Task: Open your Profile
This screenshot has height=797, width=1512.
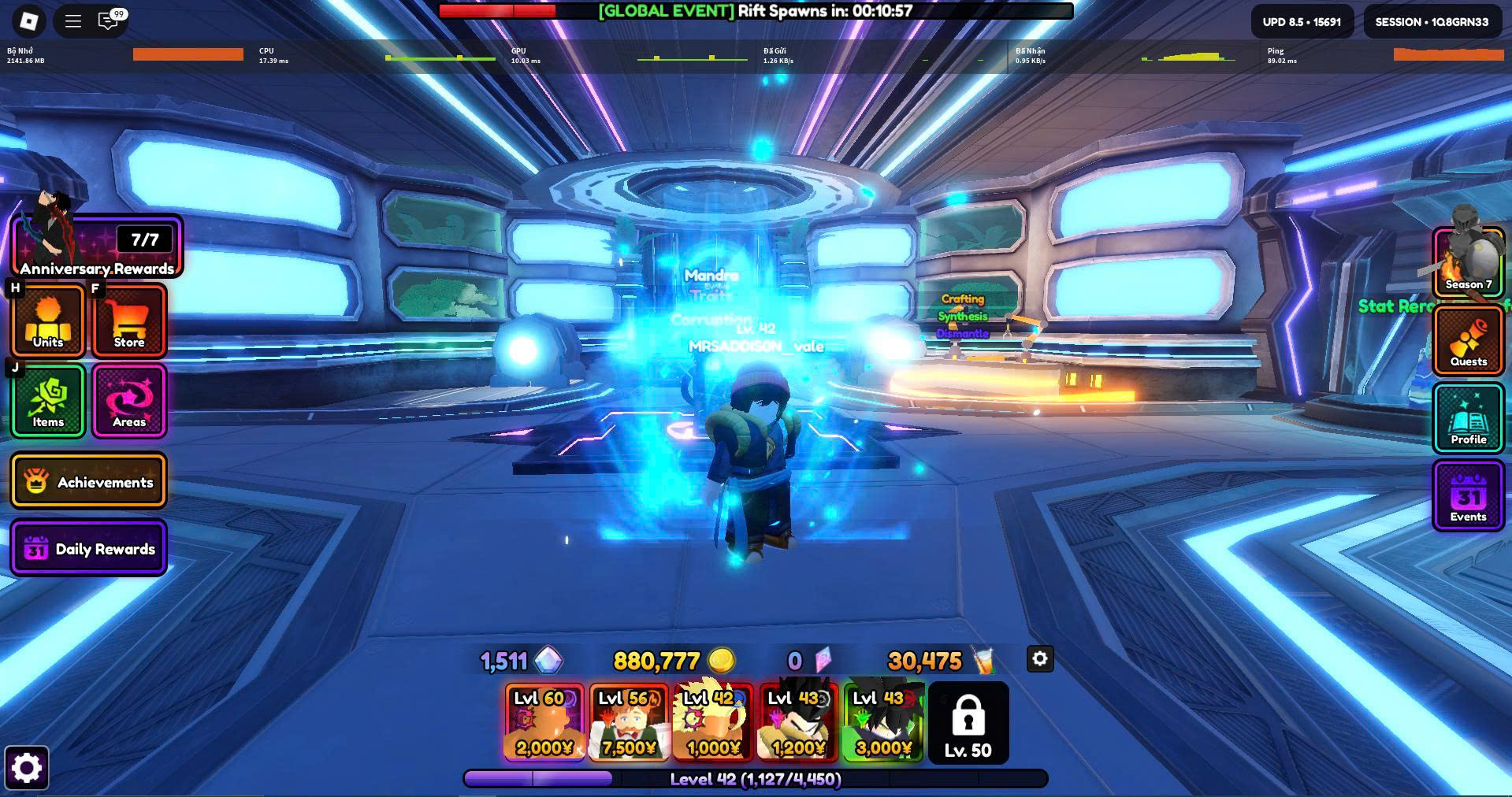Action: click(1469, 417)
